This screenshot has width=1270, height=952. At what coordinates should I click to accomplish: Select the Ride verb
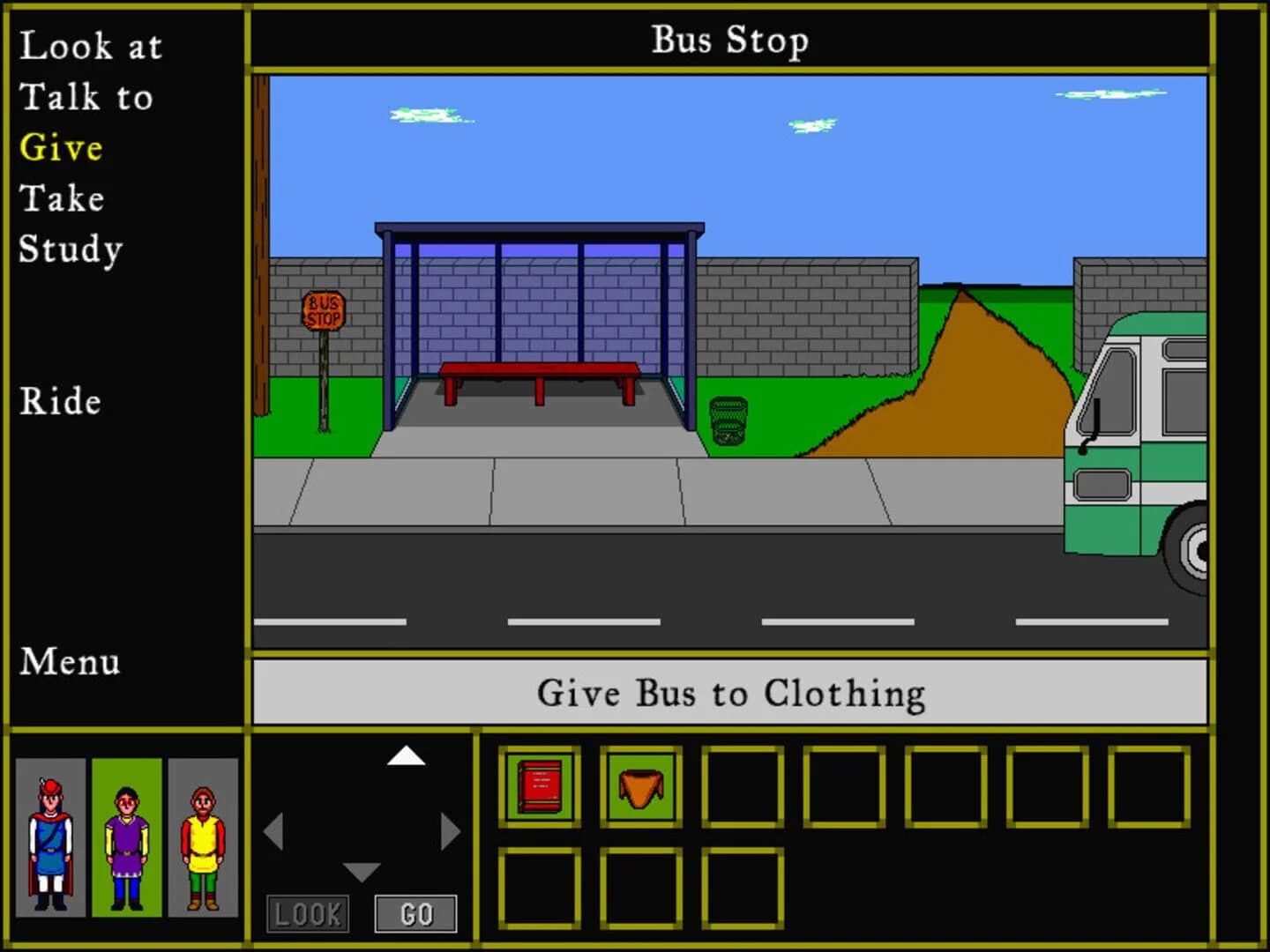(x=62, y=402)
